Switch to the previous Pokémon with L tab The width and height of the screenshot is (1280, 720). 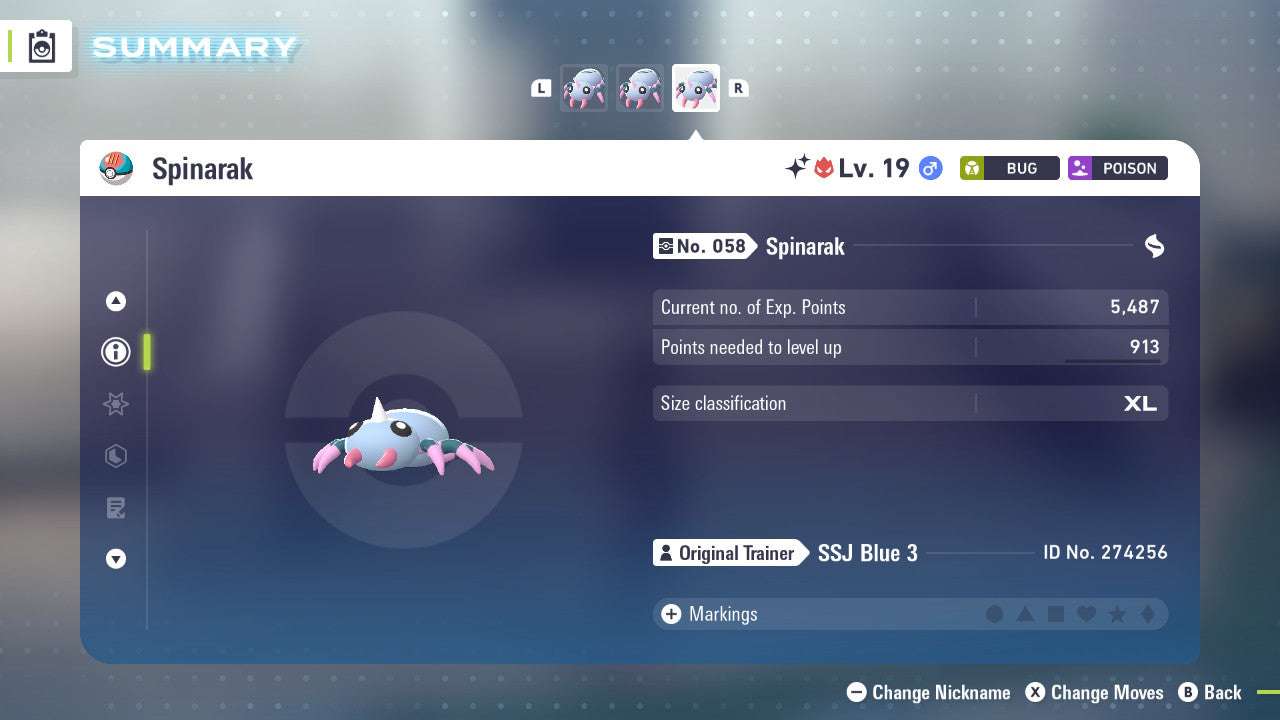pos(541,88)
